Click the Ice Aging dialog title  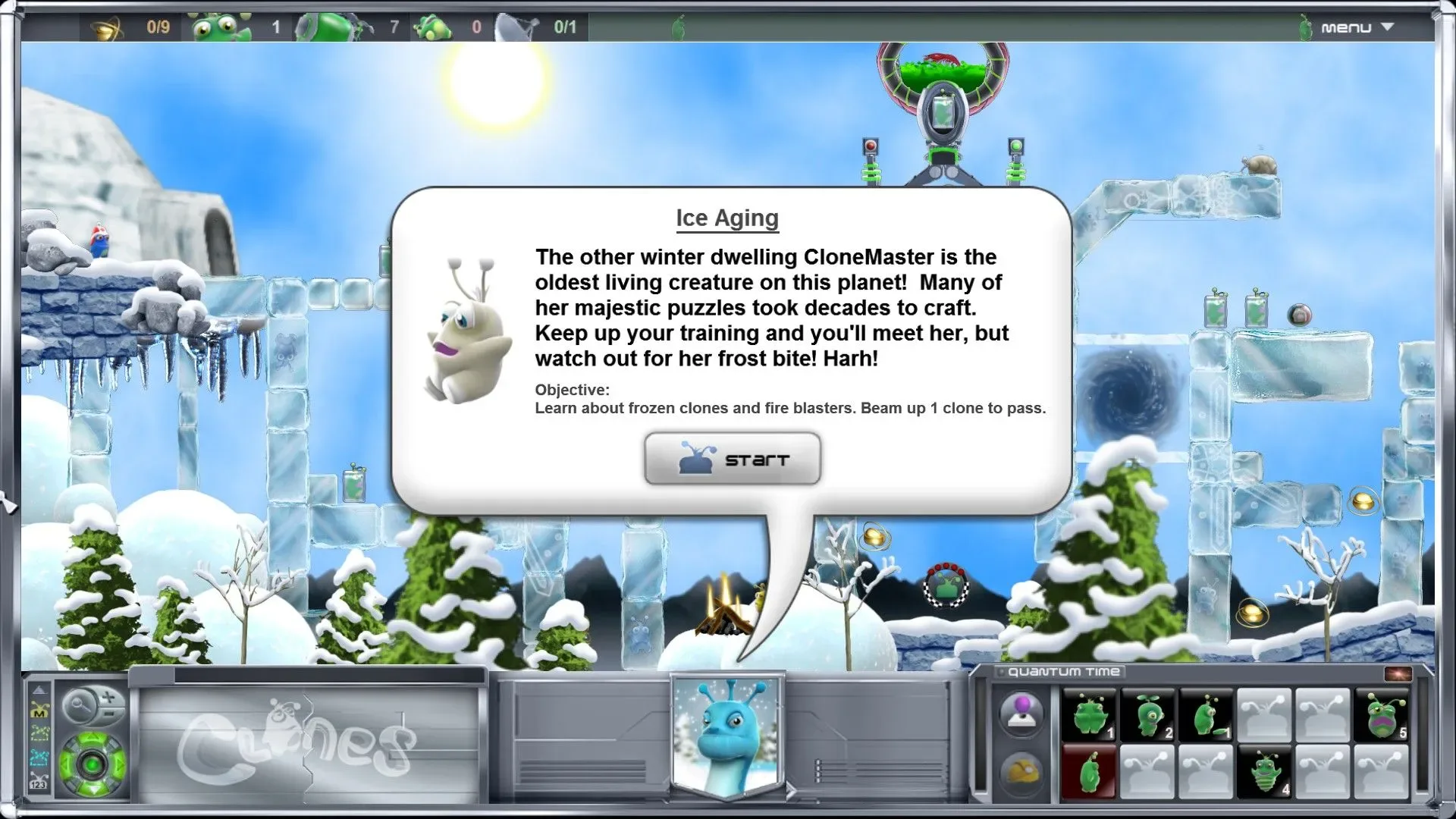coord(726,218)
